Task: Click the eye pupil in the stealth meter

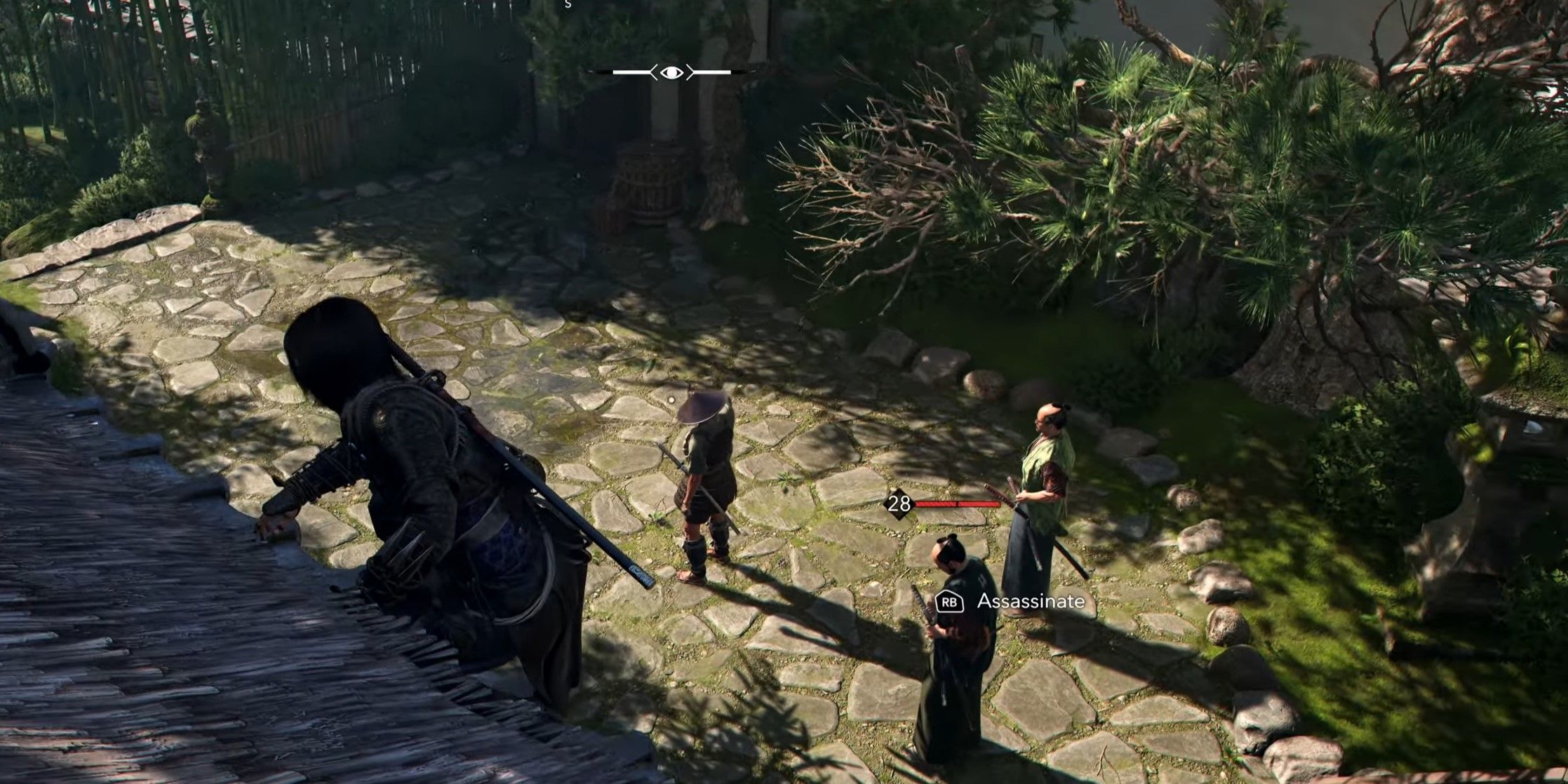Action: coord(672,71)
